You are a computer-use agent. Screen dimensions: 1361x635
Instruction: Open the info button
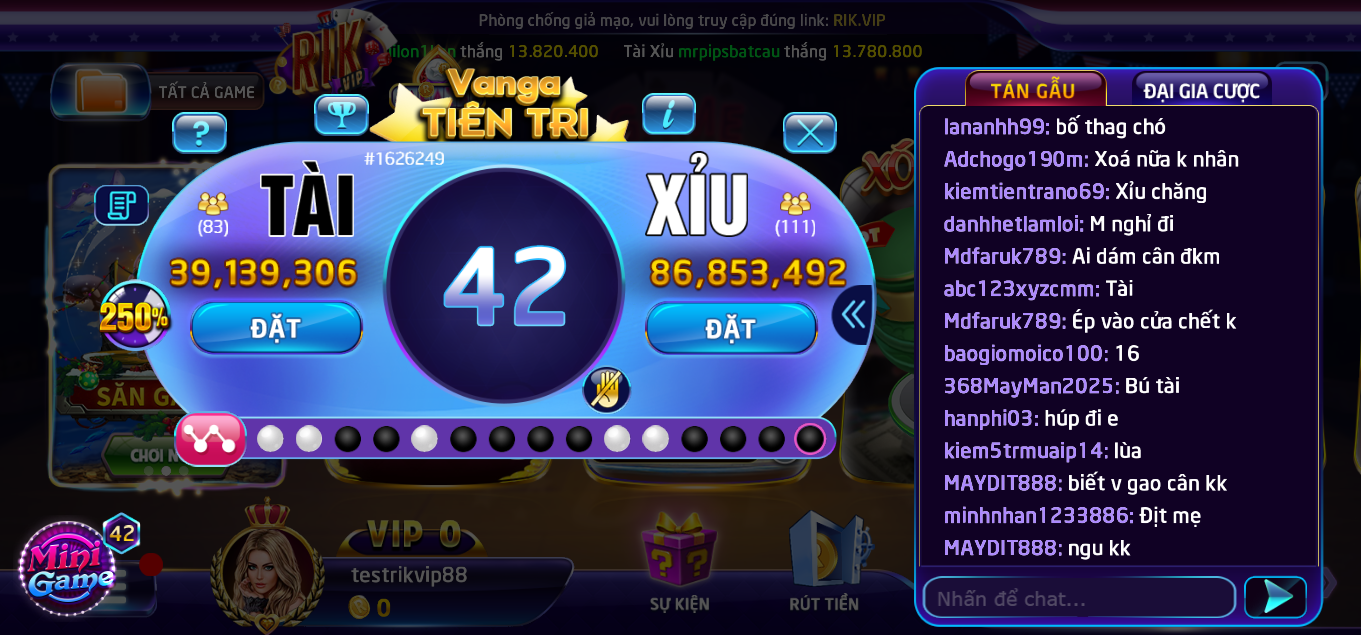coord(669,114)
